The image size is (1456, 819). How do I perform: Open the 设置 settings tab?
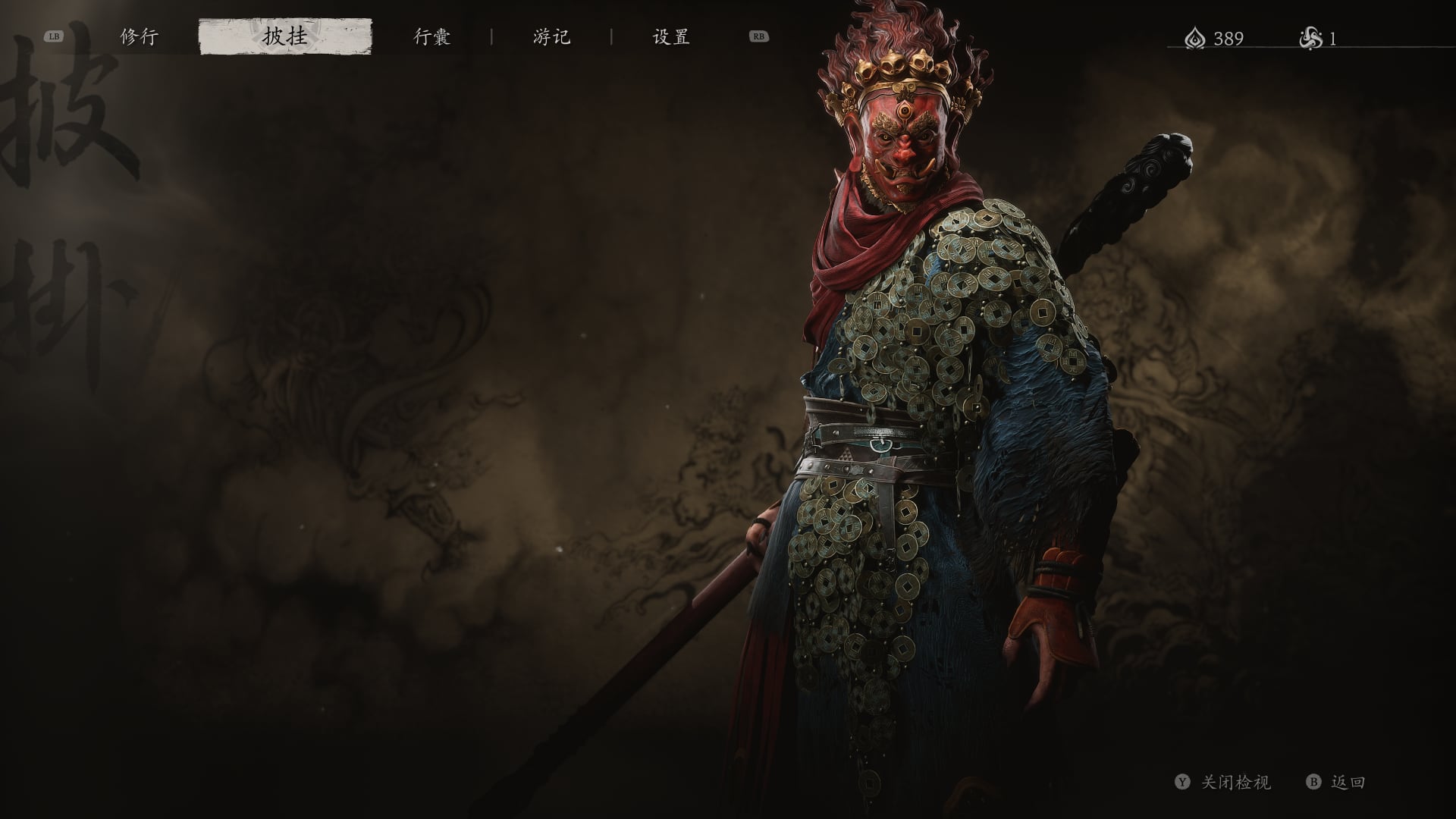pyautogui.click(x=671, y=36)
